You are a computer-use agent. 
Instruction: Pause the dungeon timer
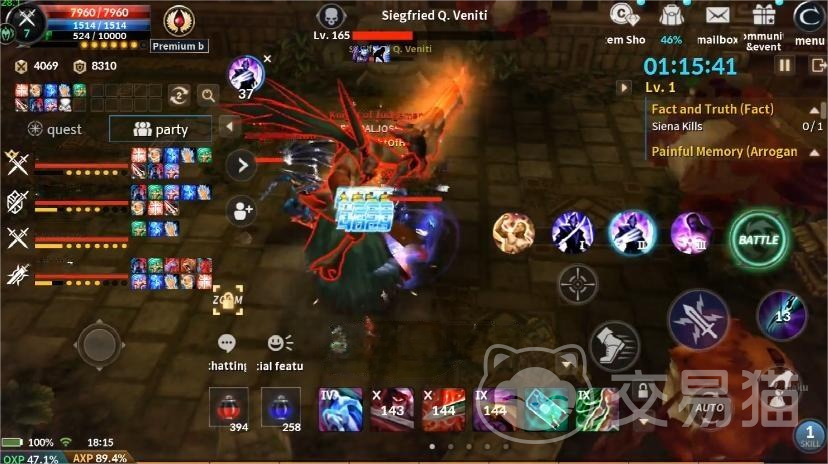pos(785,65)
